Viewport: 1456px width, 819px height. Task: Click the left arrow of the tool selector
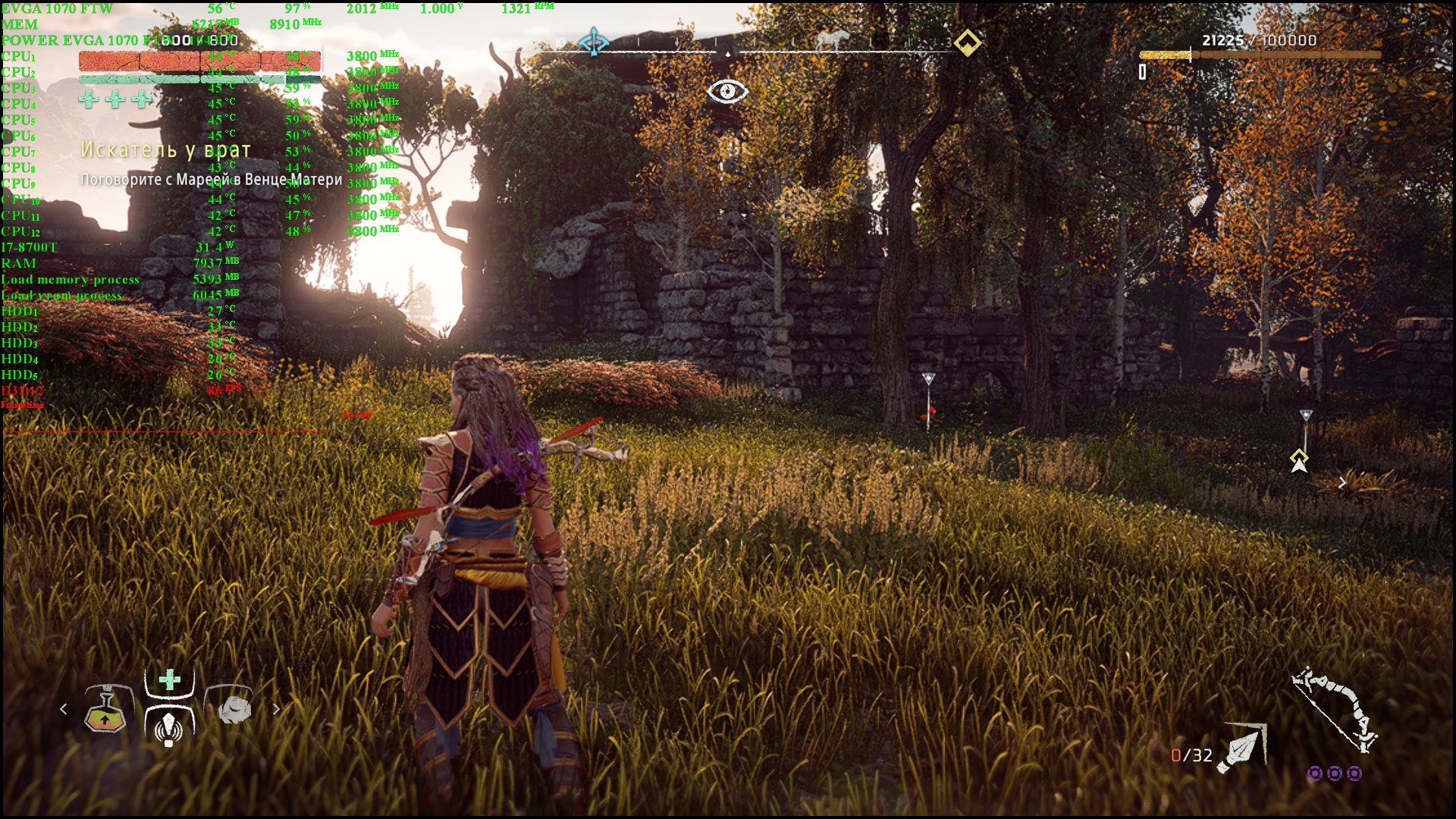tap(64, 709)
